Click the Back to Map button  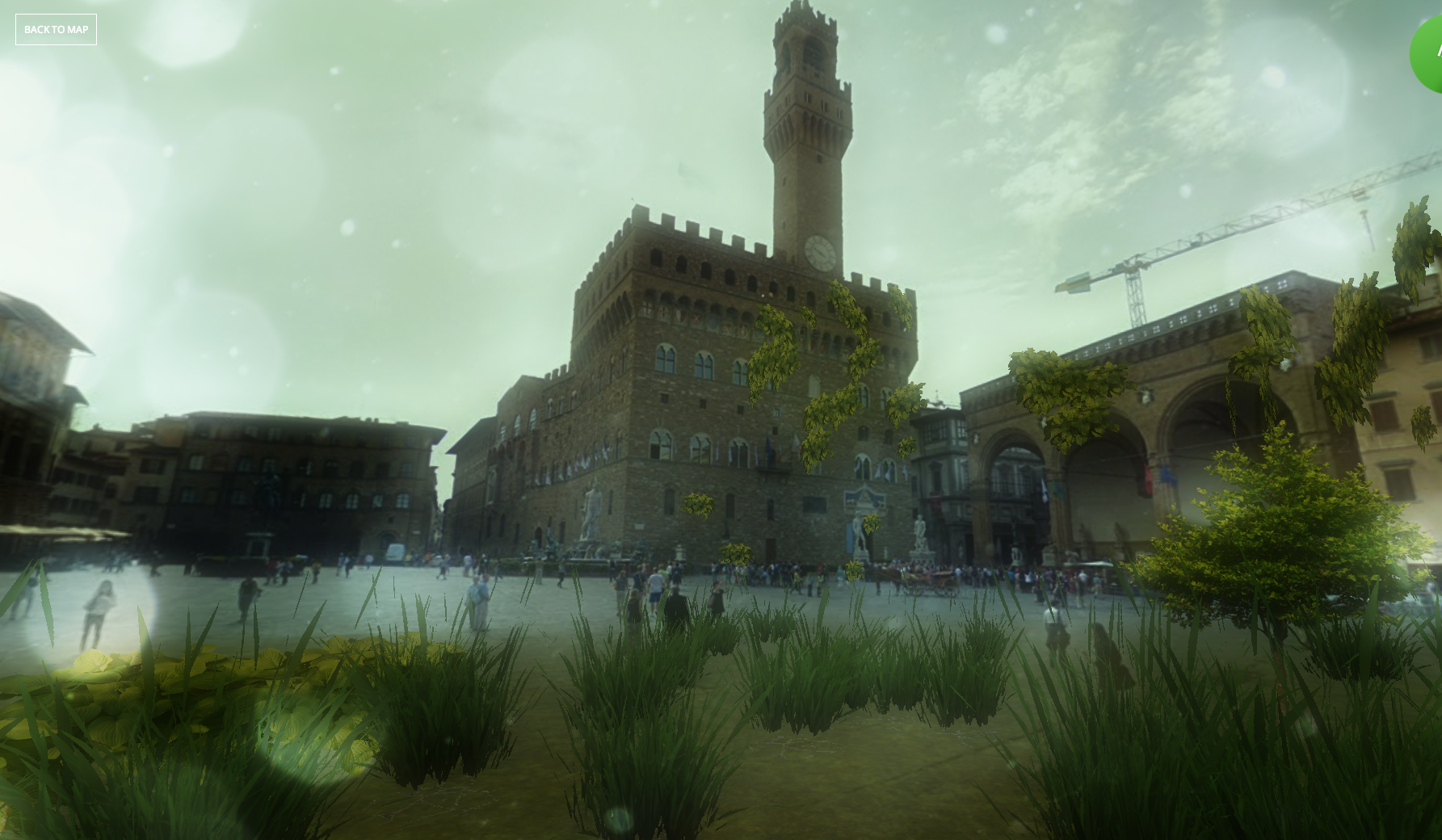tap(56, 30)
